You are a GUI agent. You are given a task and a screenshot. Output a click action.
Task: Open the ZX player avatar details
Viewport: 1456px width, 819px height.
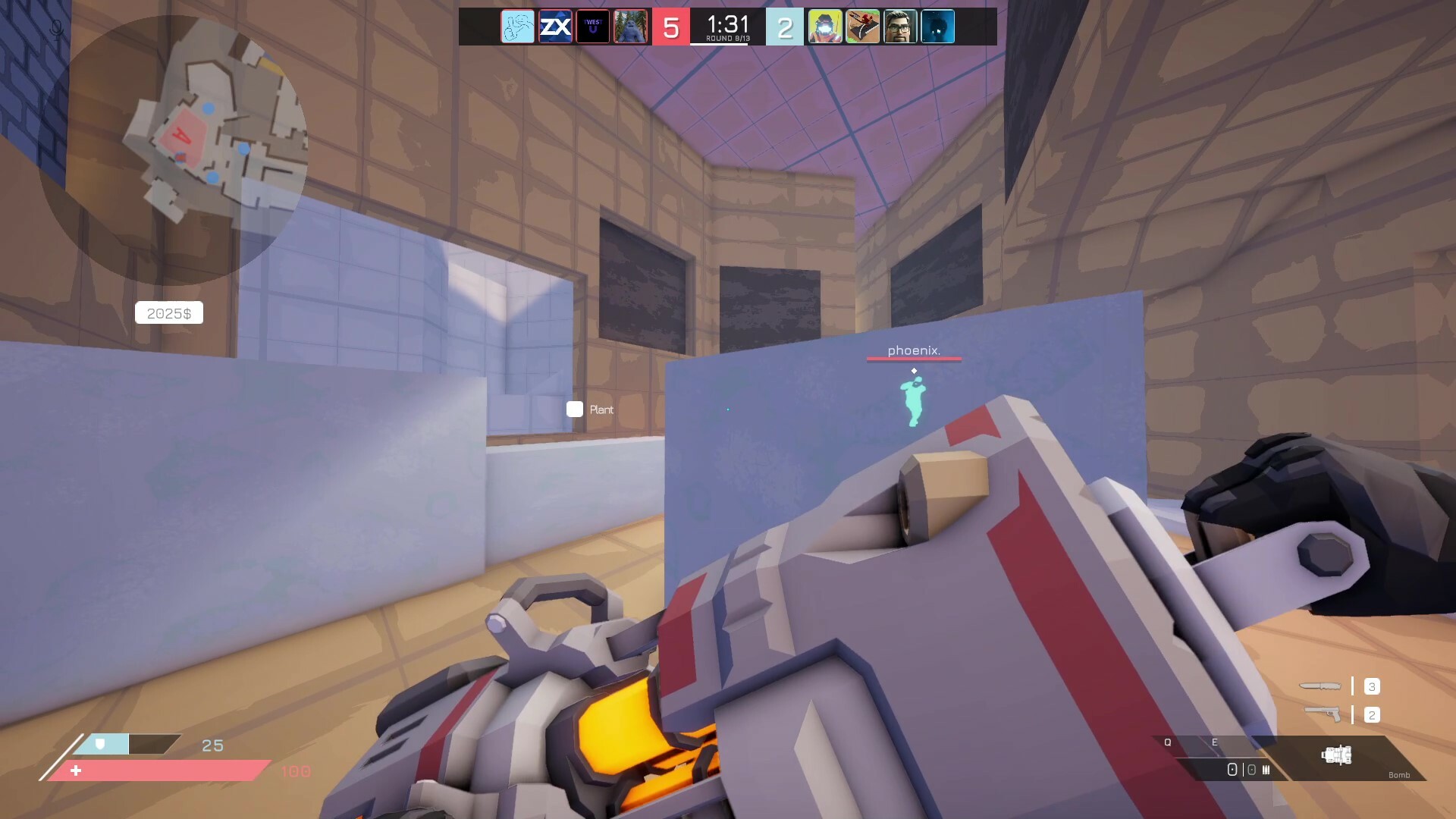tap(556, 27)
